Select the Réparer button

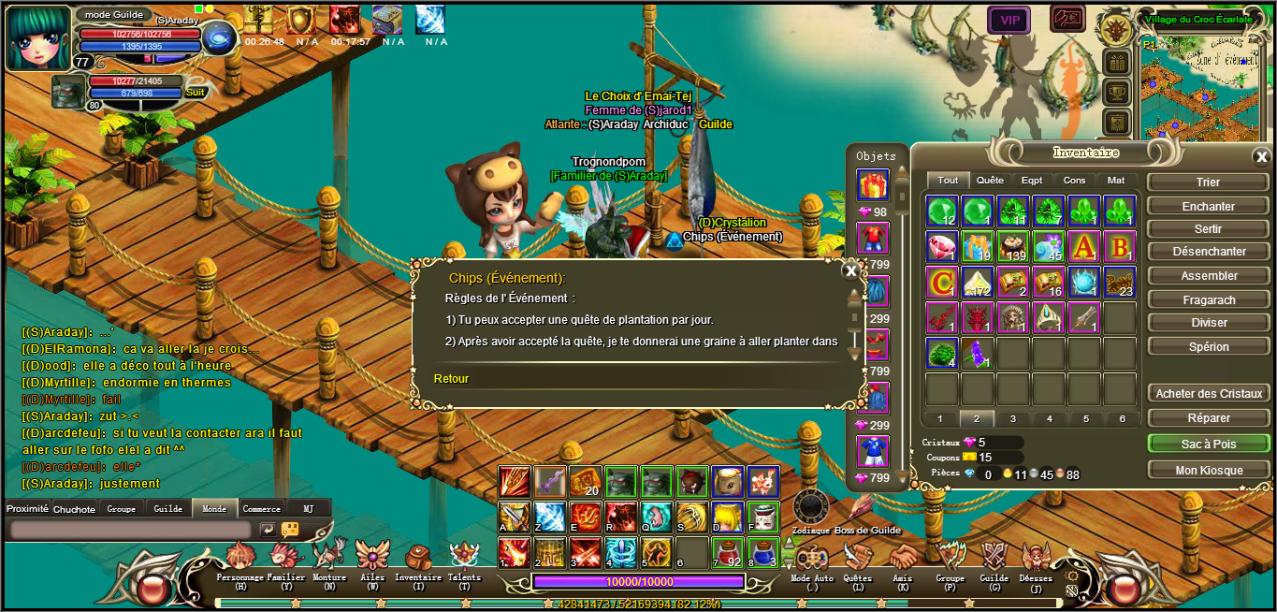(1208, 418)
